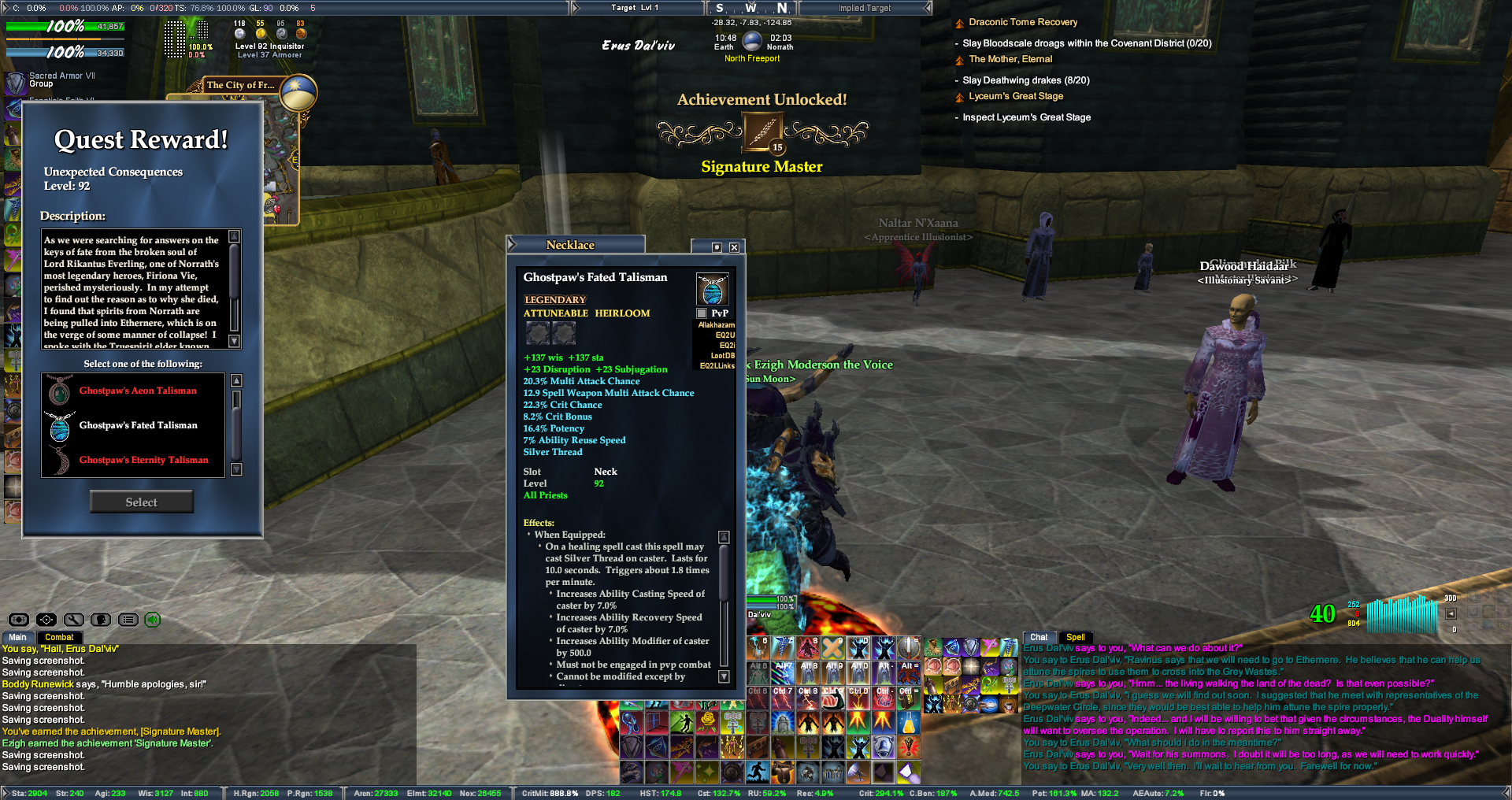The image size is (1512, 800).
Task: Click the Signature Master achievement icon
Action: click(762, 132)
